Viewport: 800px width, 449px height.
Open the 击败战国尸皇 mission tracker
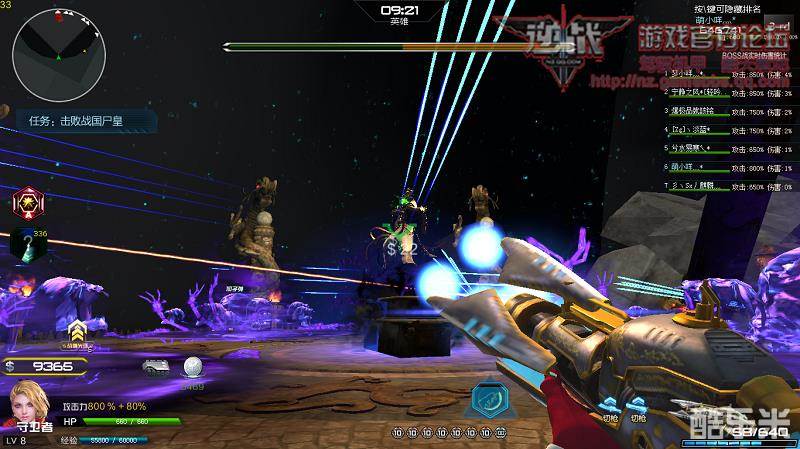tap(79, 121)
